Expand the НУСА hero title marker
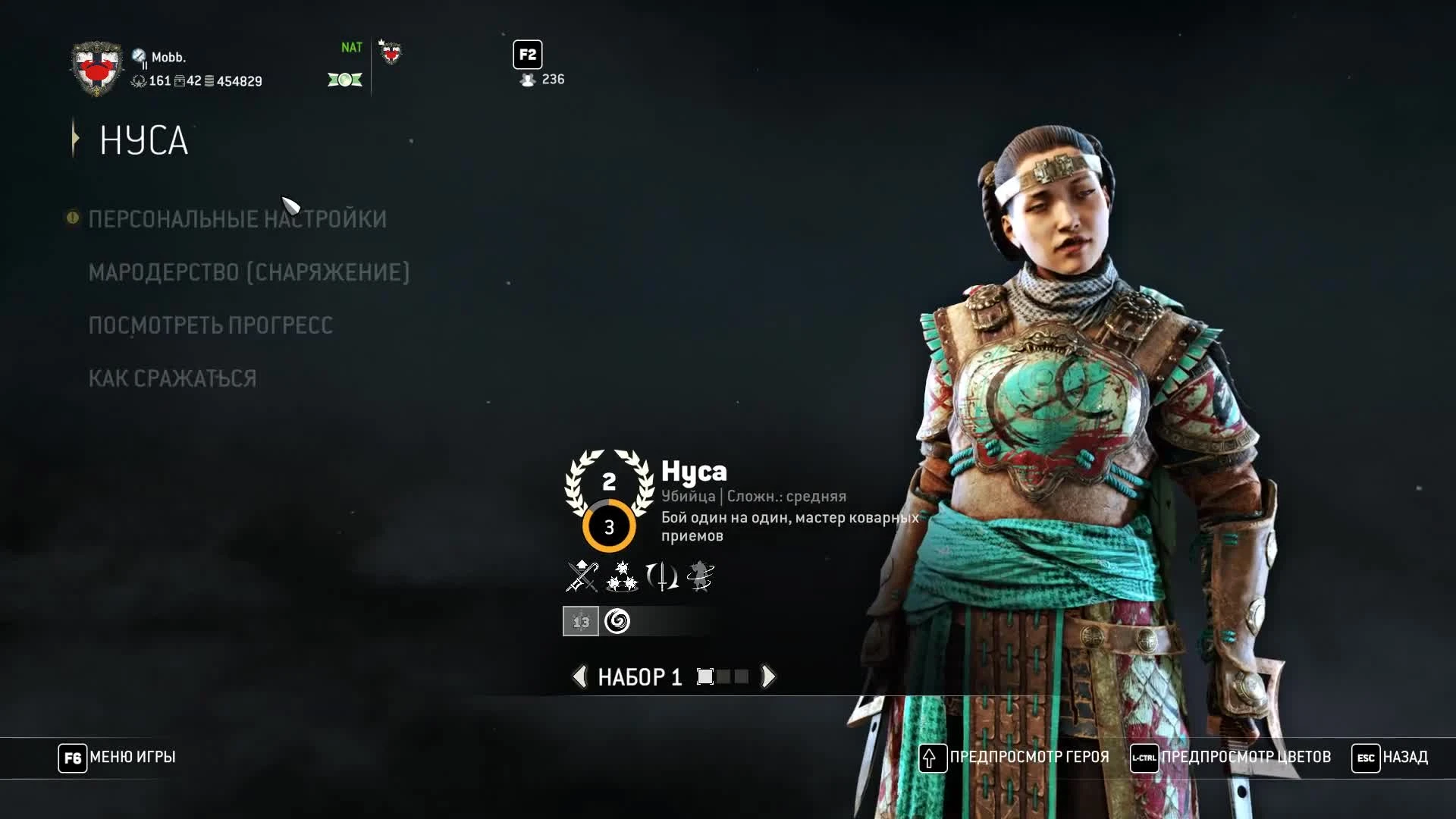The width and height of the screenshot is (1456, 819). coord(74,140)
